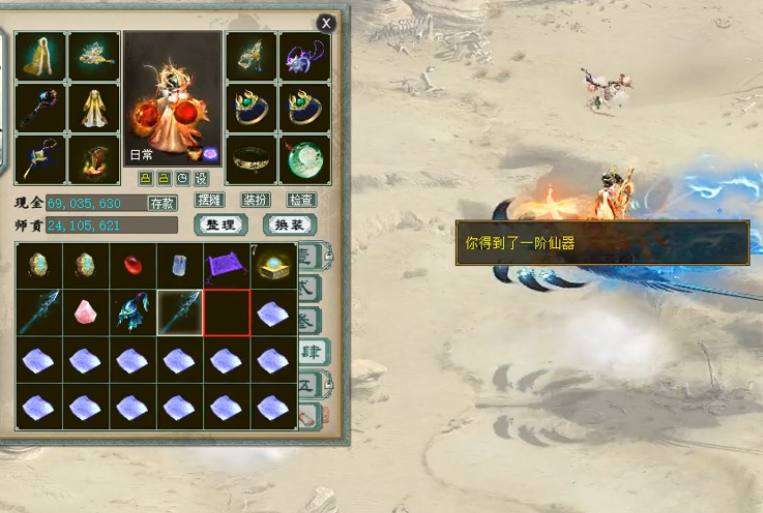Screen dimensions: 763x513
Task: Open the small 设 settings button
Action: [200, 178]
